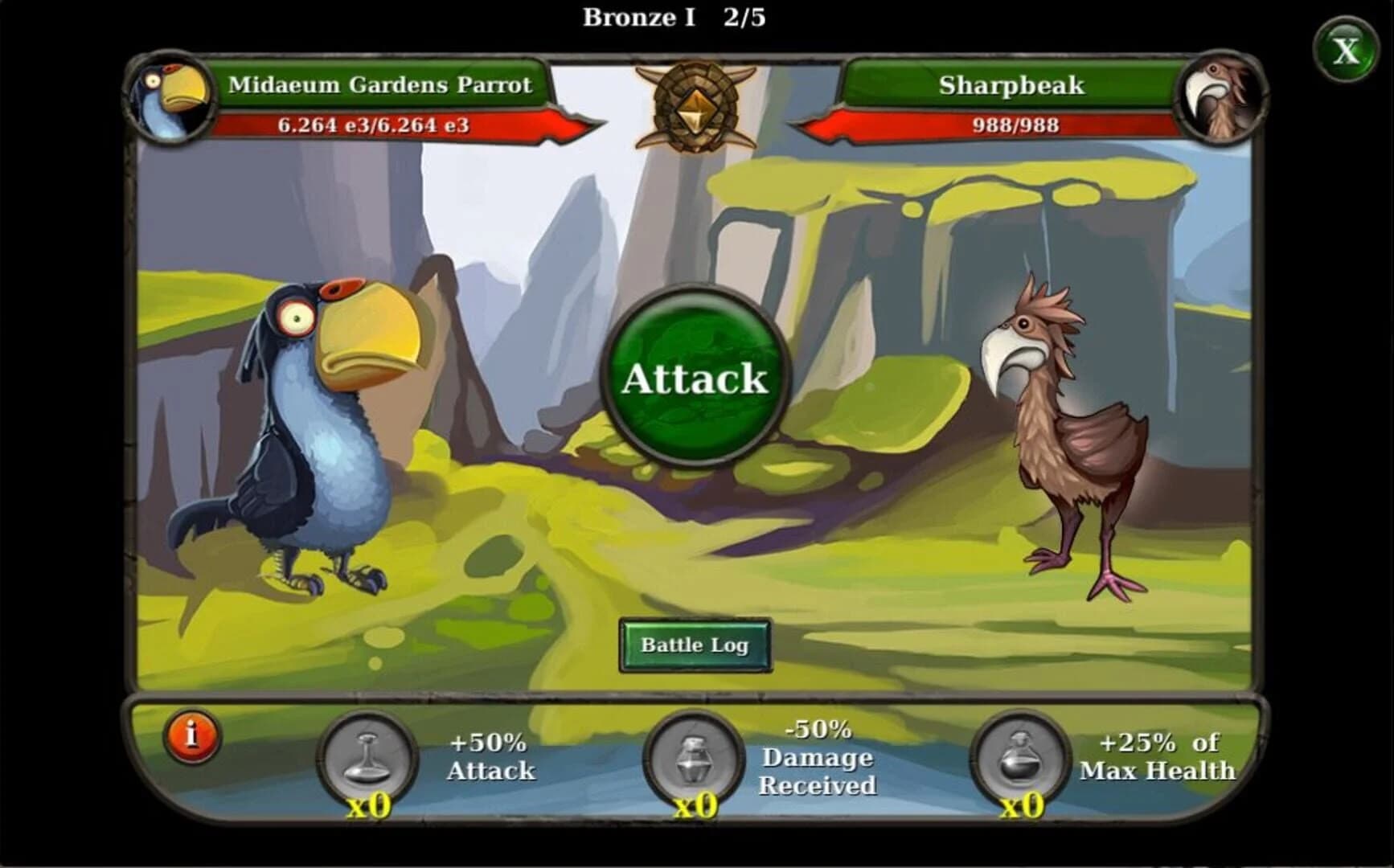Expand the Midaeum Gardens Parrot name banner
1394x868 pixels.
[x=382, y=85]
